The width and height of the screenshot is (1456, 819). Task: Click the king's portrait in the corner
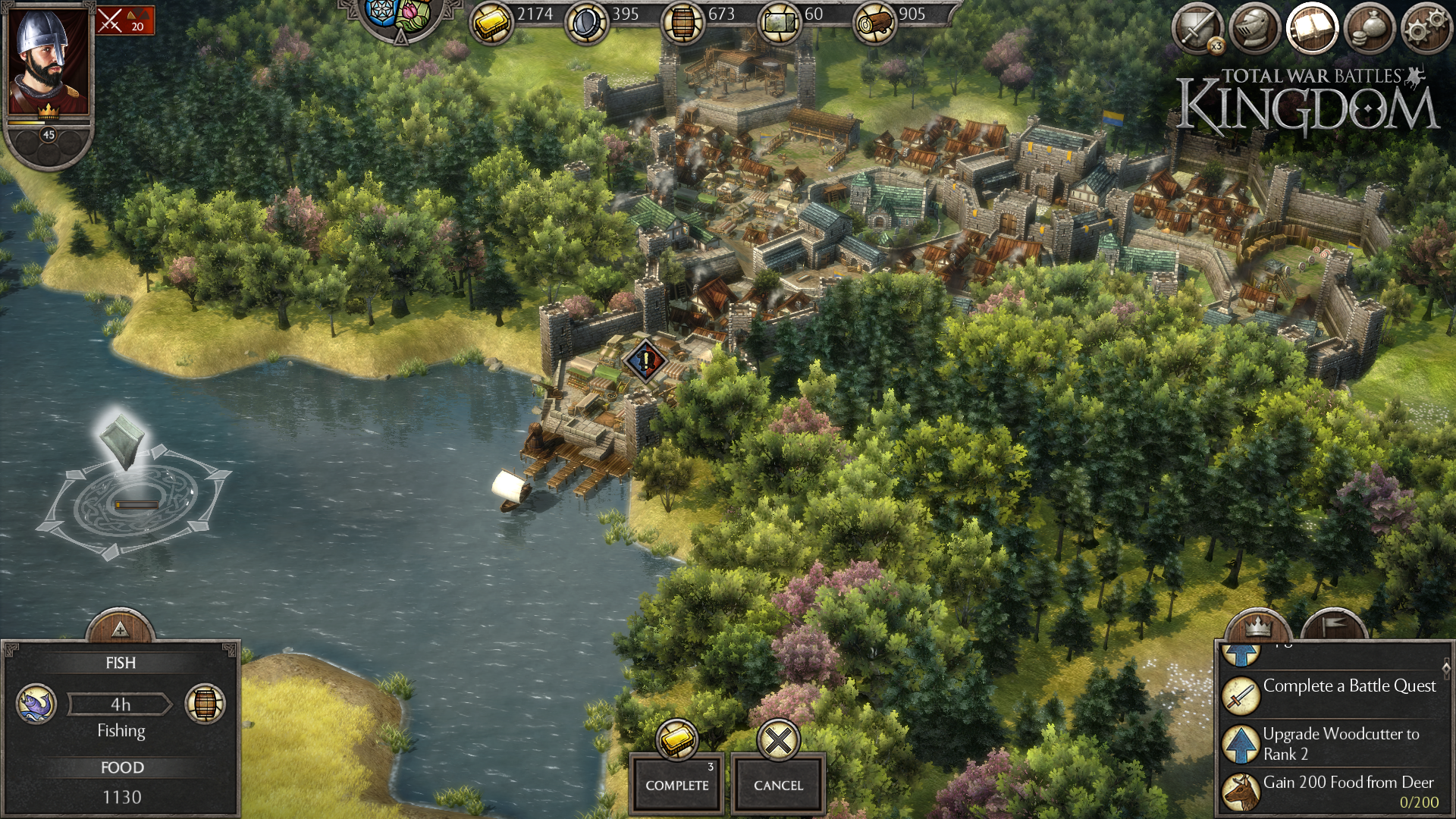(x=49, y=62)
